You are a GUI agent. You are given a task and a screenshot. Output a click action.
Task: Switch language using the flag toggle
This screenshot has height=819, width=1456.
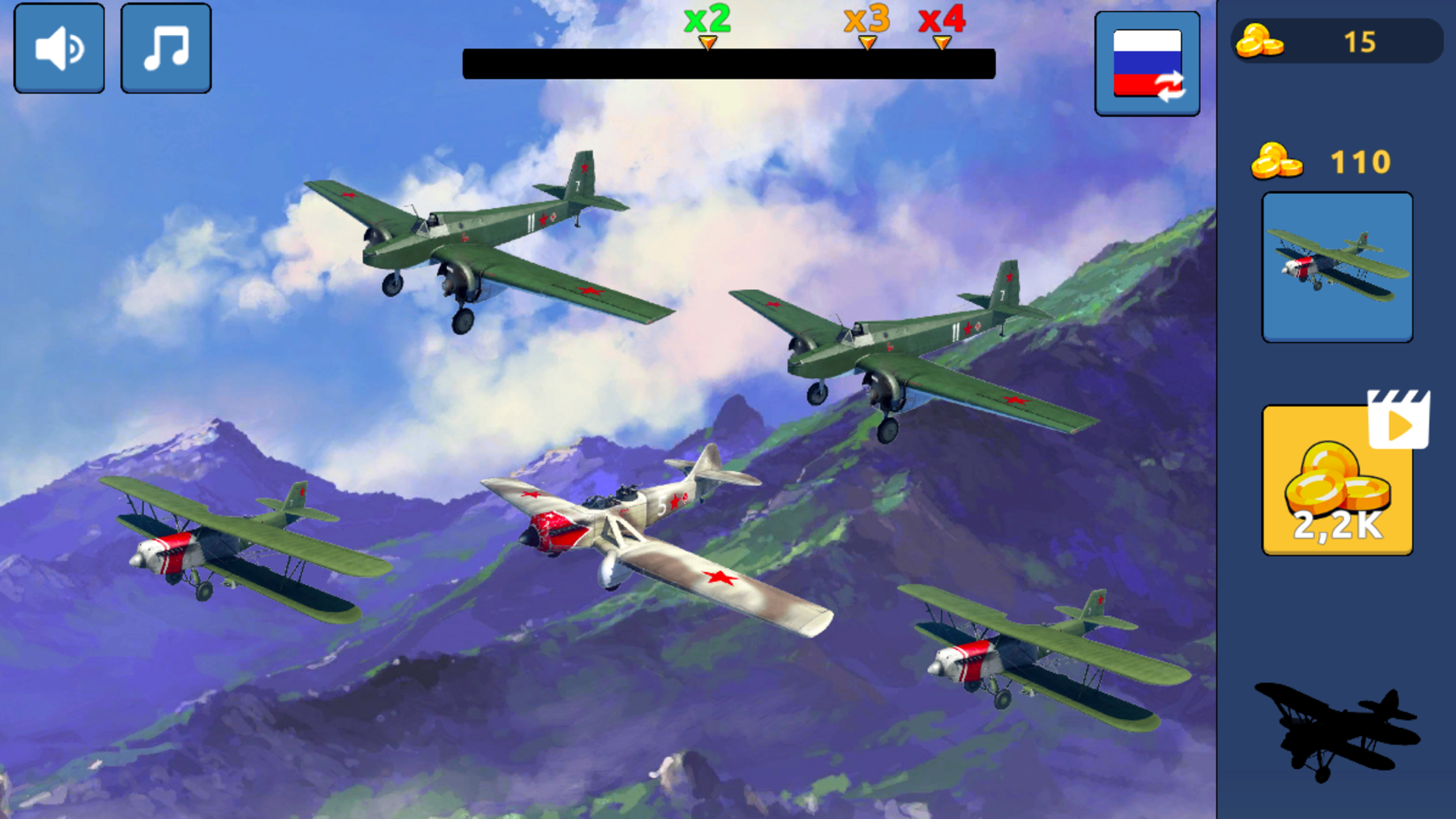click(1147, 62)
